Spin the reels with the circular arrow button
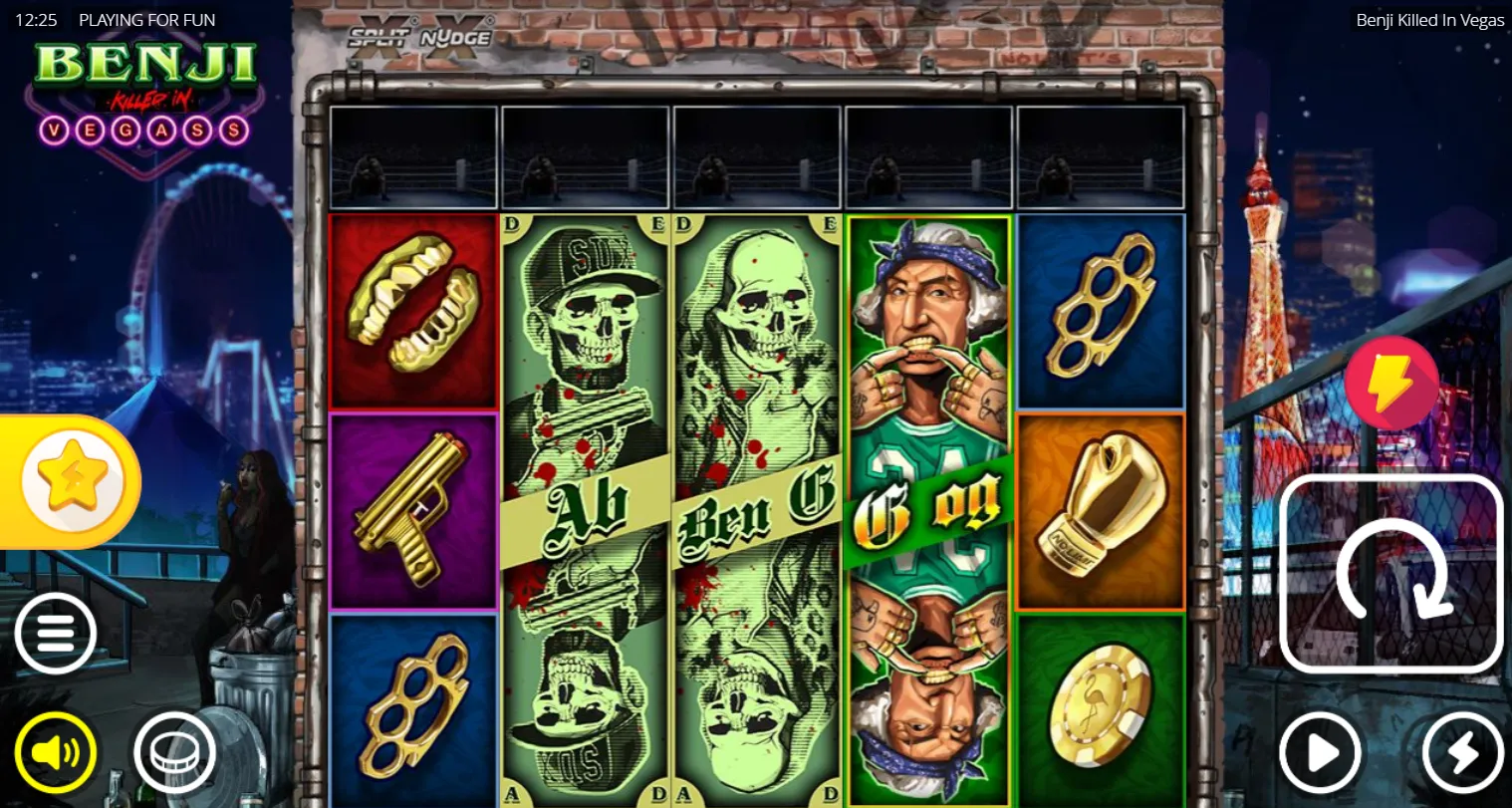 (x=1390, y=574)
